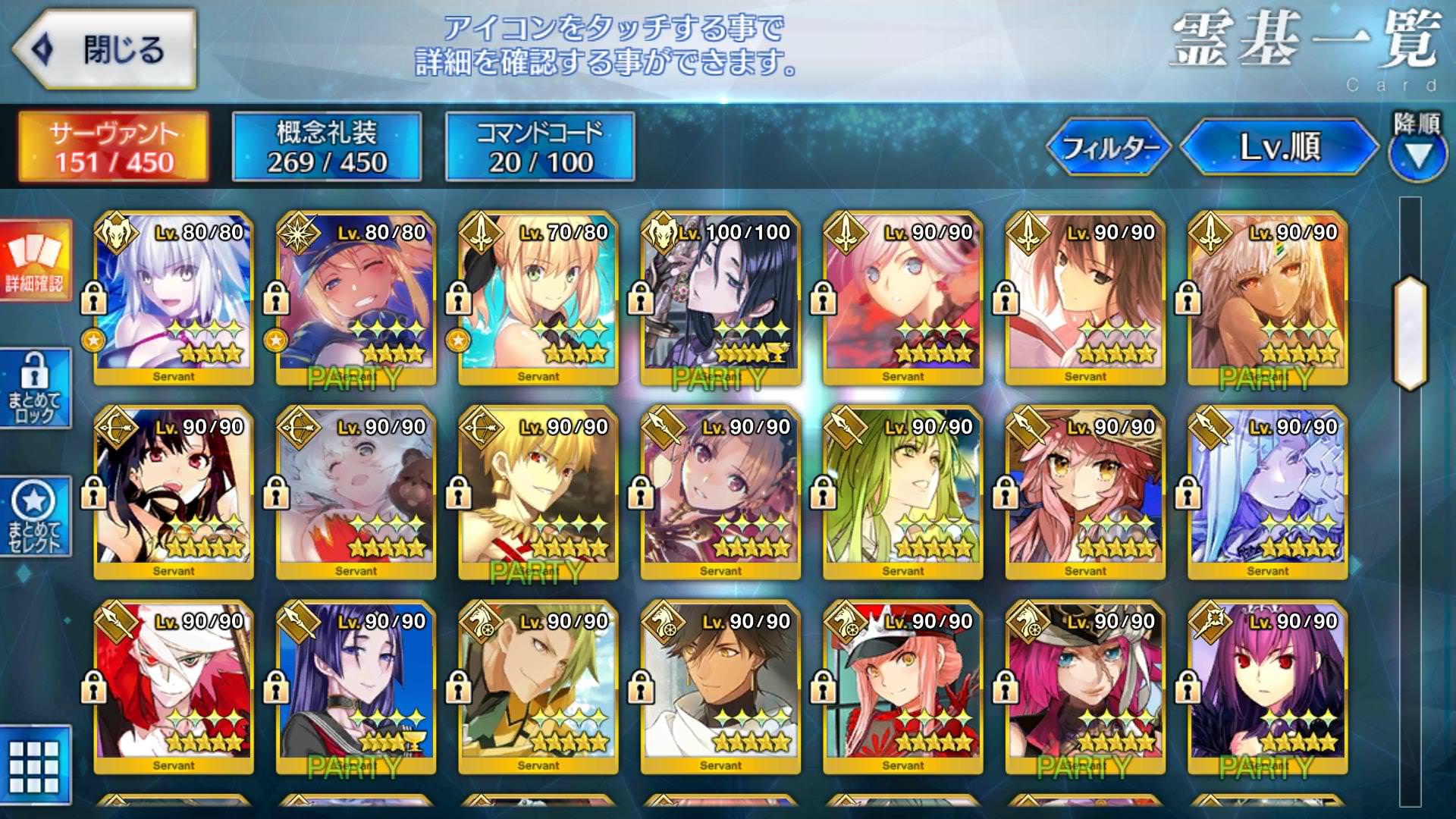This screenshot has height=819, width=1456.
Task: Close the spirit origin list with 閉じる
Action: coord(105,49)
